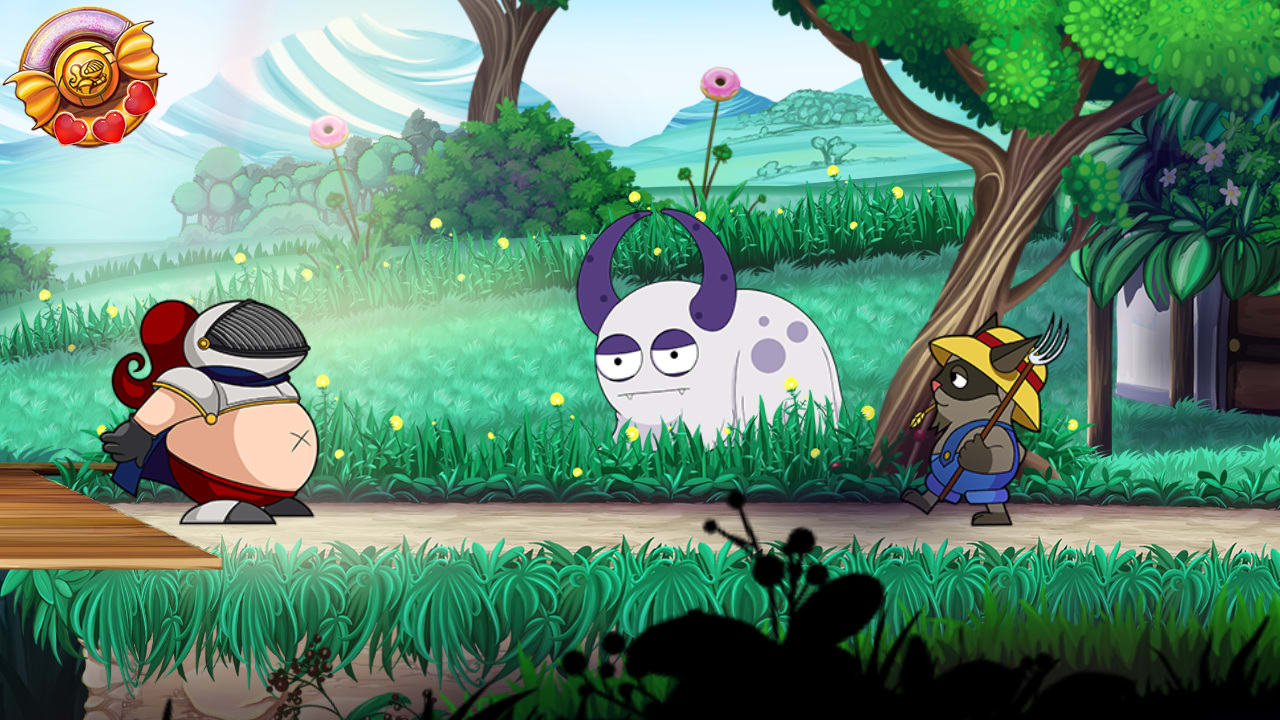Click the pink donut flower near the trees

pyautogui.click(x=330, y=130)
